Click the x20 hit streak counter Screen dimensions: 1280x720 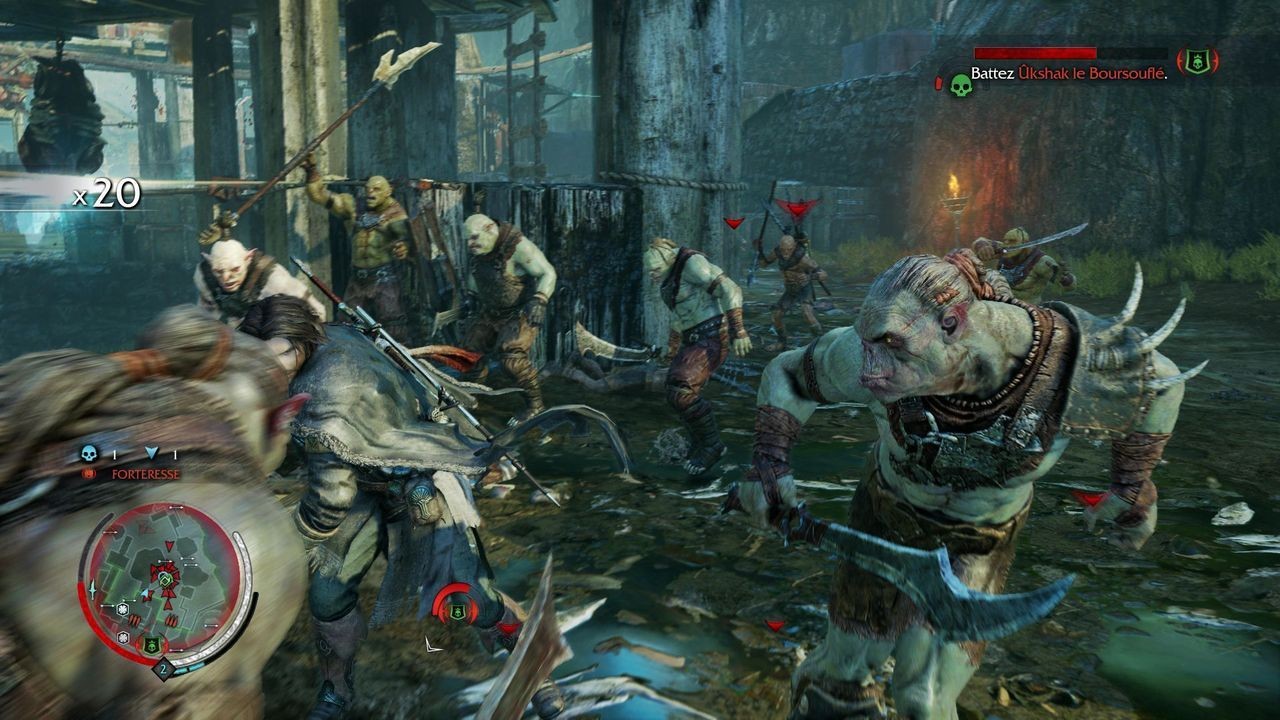coord(105,195)
